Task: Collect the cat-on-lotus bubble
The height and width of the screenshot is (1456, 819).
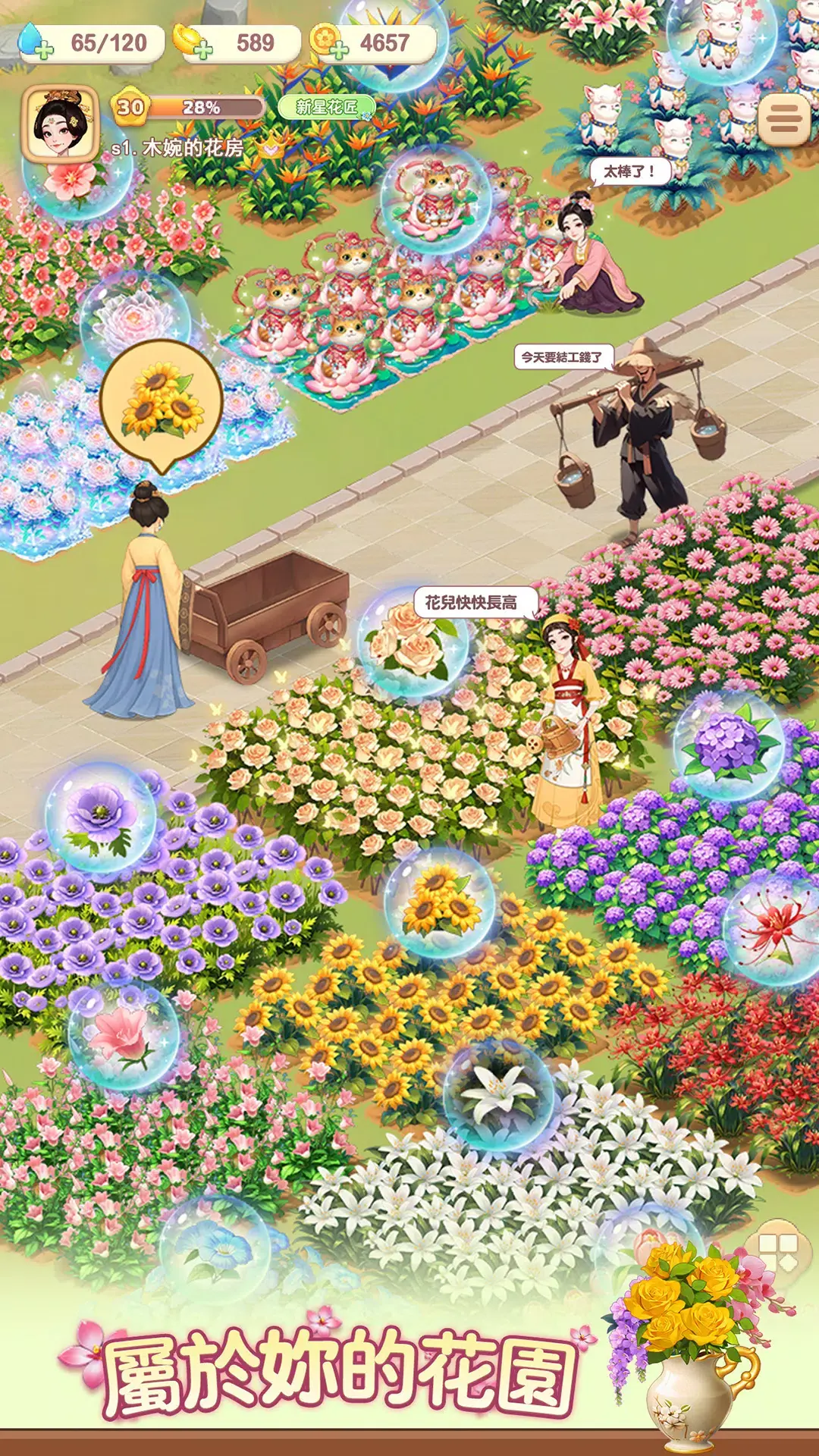Action: (x=435, y=199)
